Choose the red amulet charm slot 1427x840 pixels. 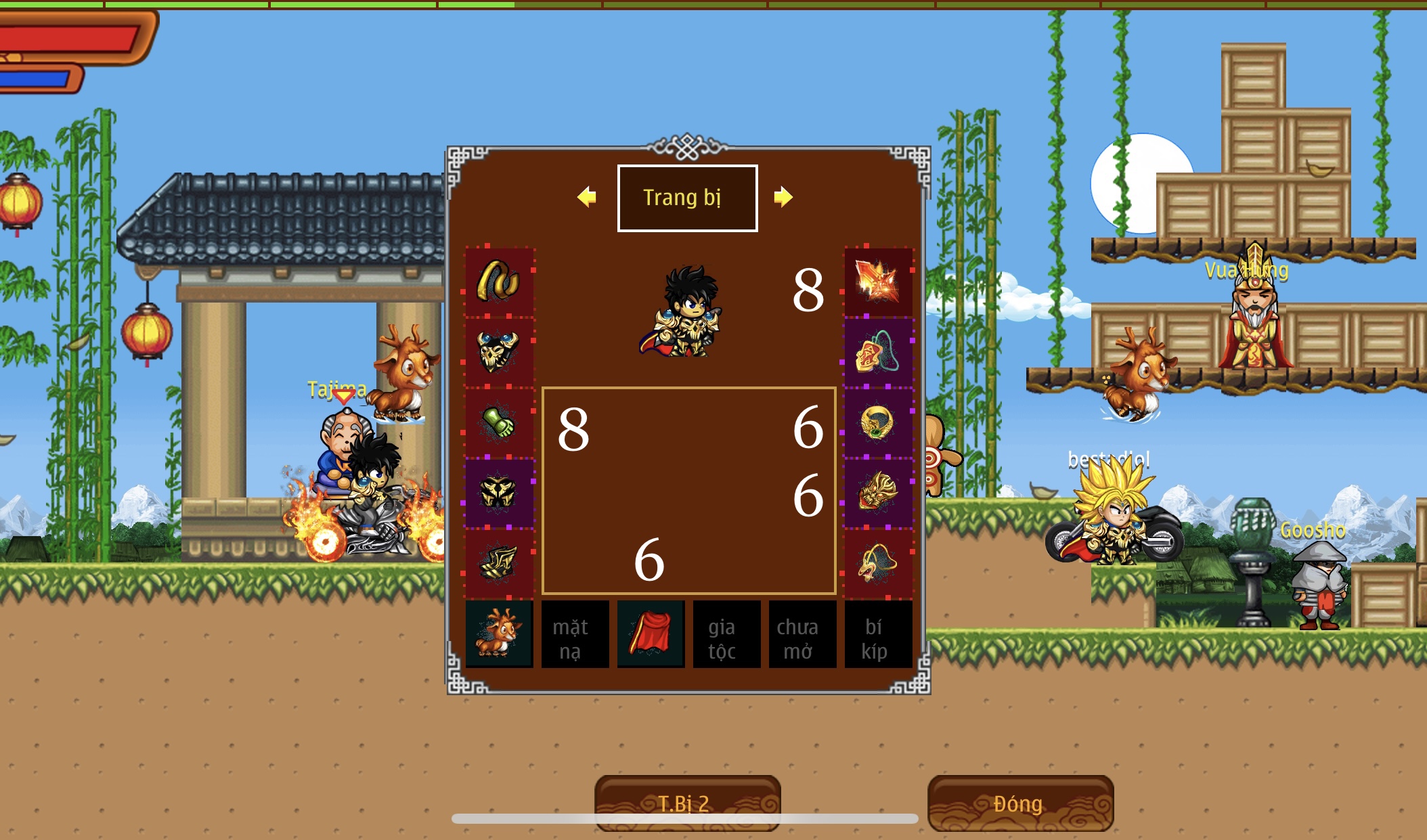click(x=878, y=352)
